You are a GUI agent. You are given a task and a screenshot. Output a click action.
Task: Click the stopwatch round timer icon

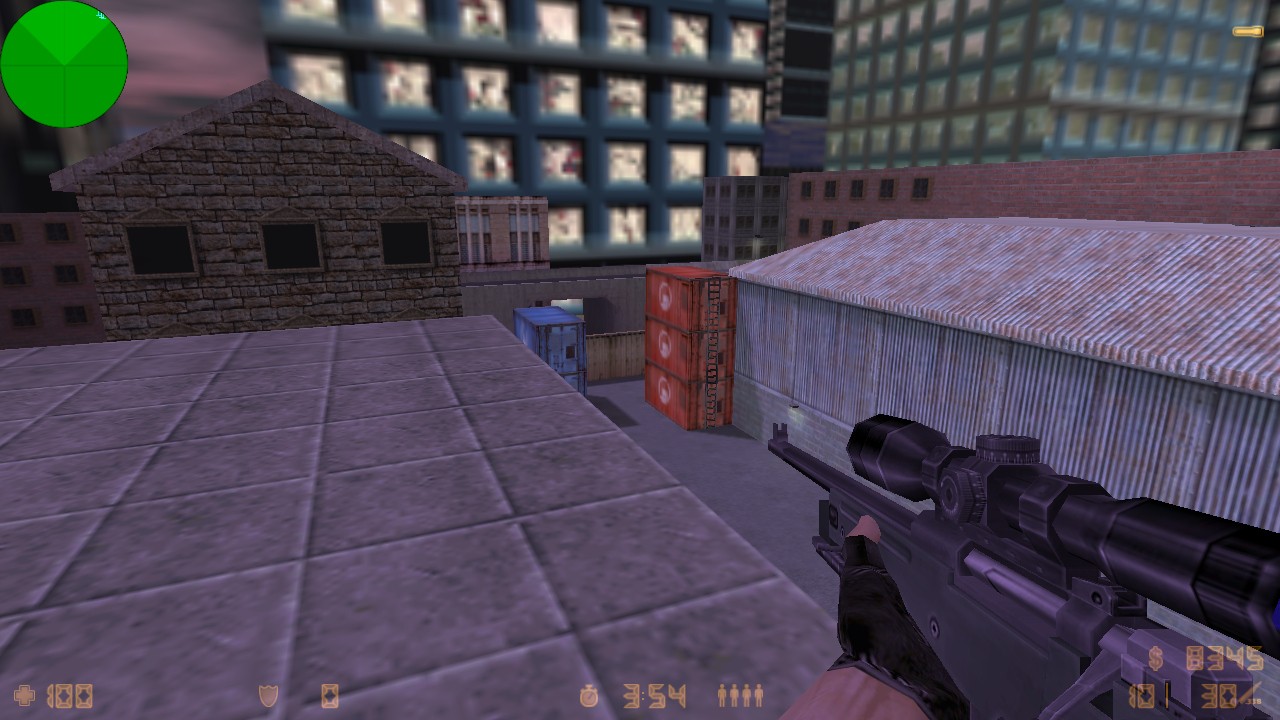pyautogui.click(x=587, y=695)
